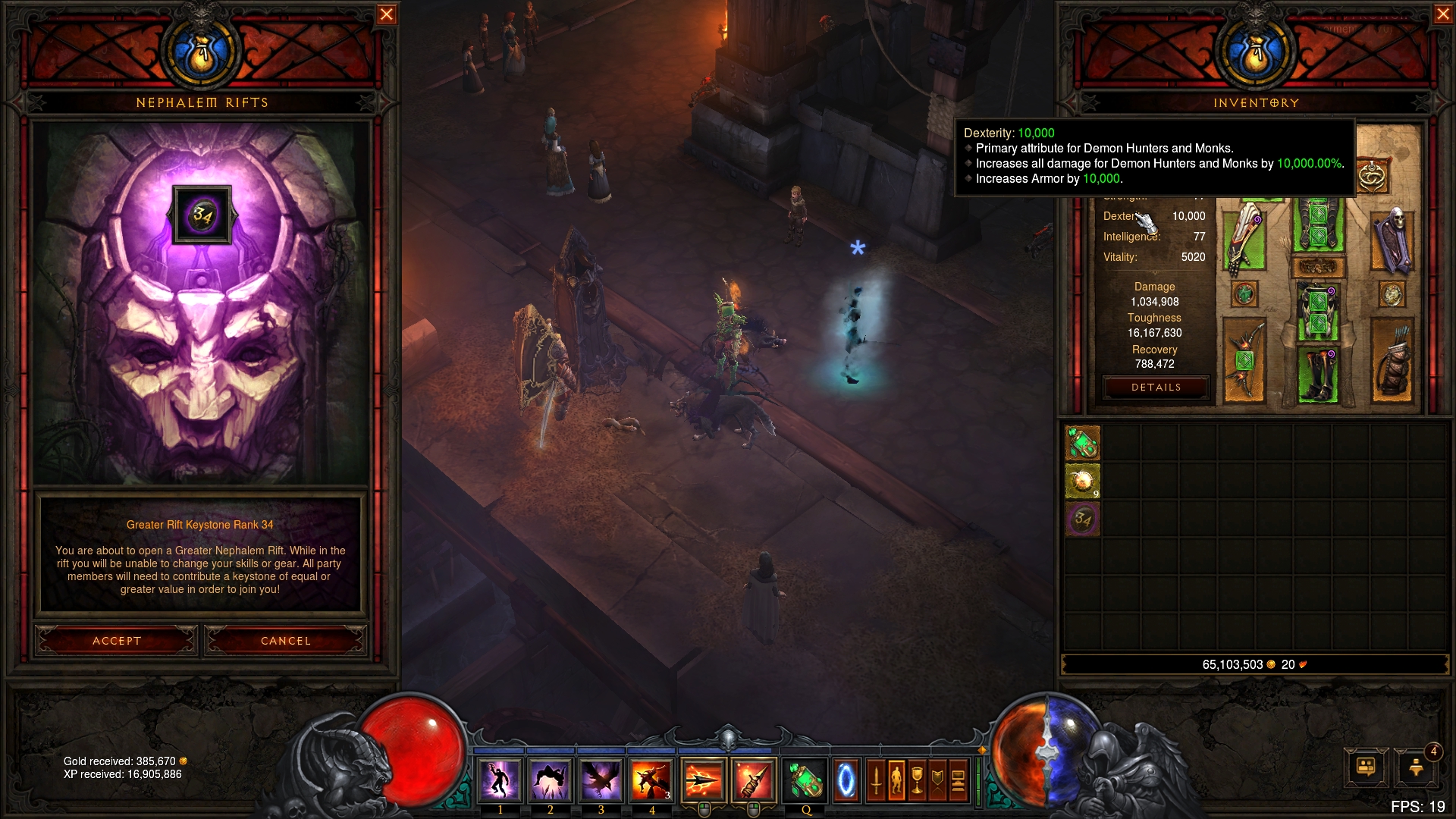
Task: Select the equipped gloves slot
Action: [1244, 237]
